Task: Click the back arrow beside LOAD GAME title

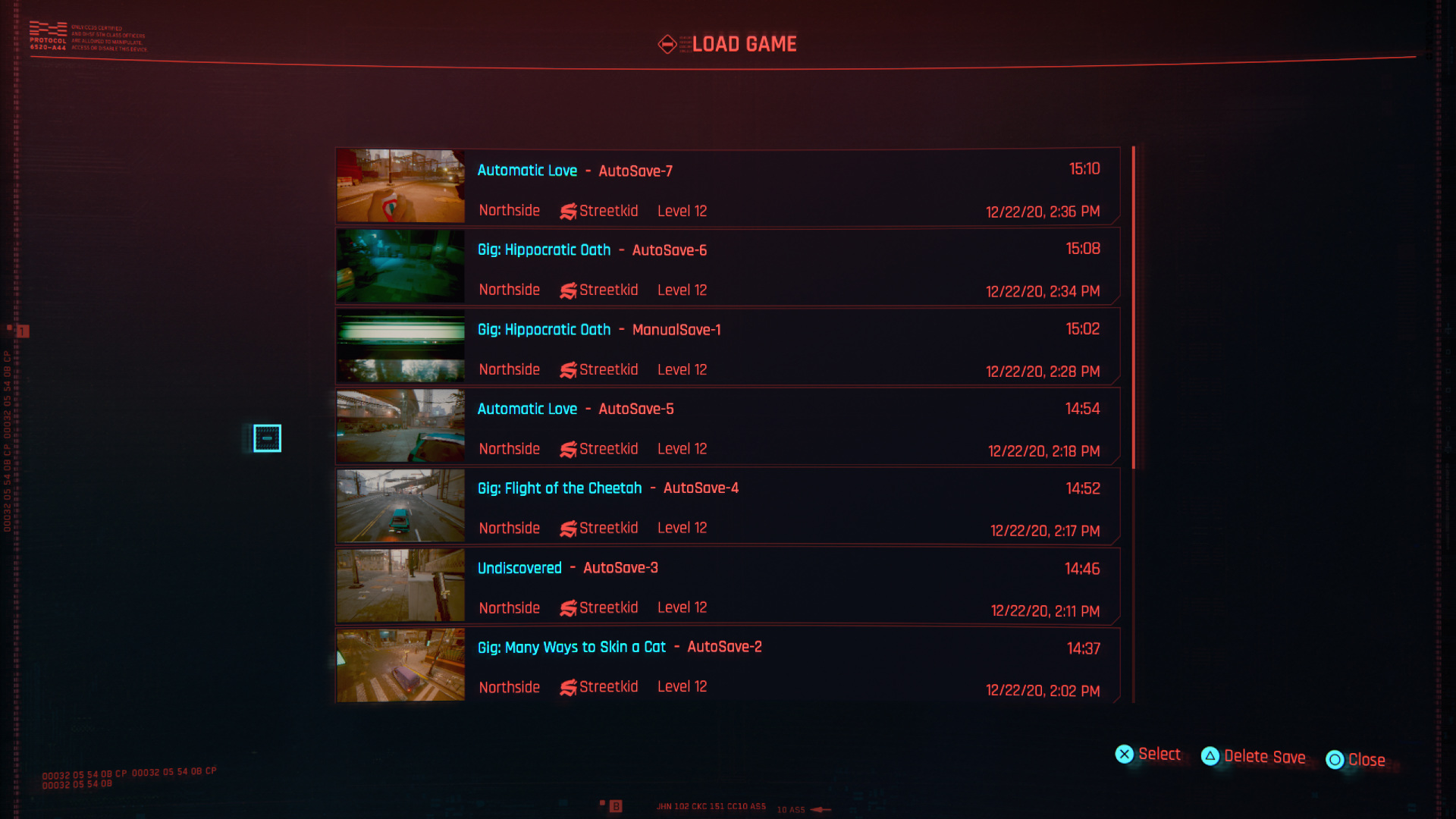Action: 667,44
